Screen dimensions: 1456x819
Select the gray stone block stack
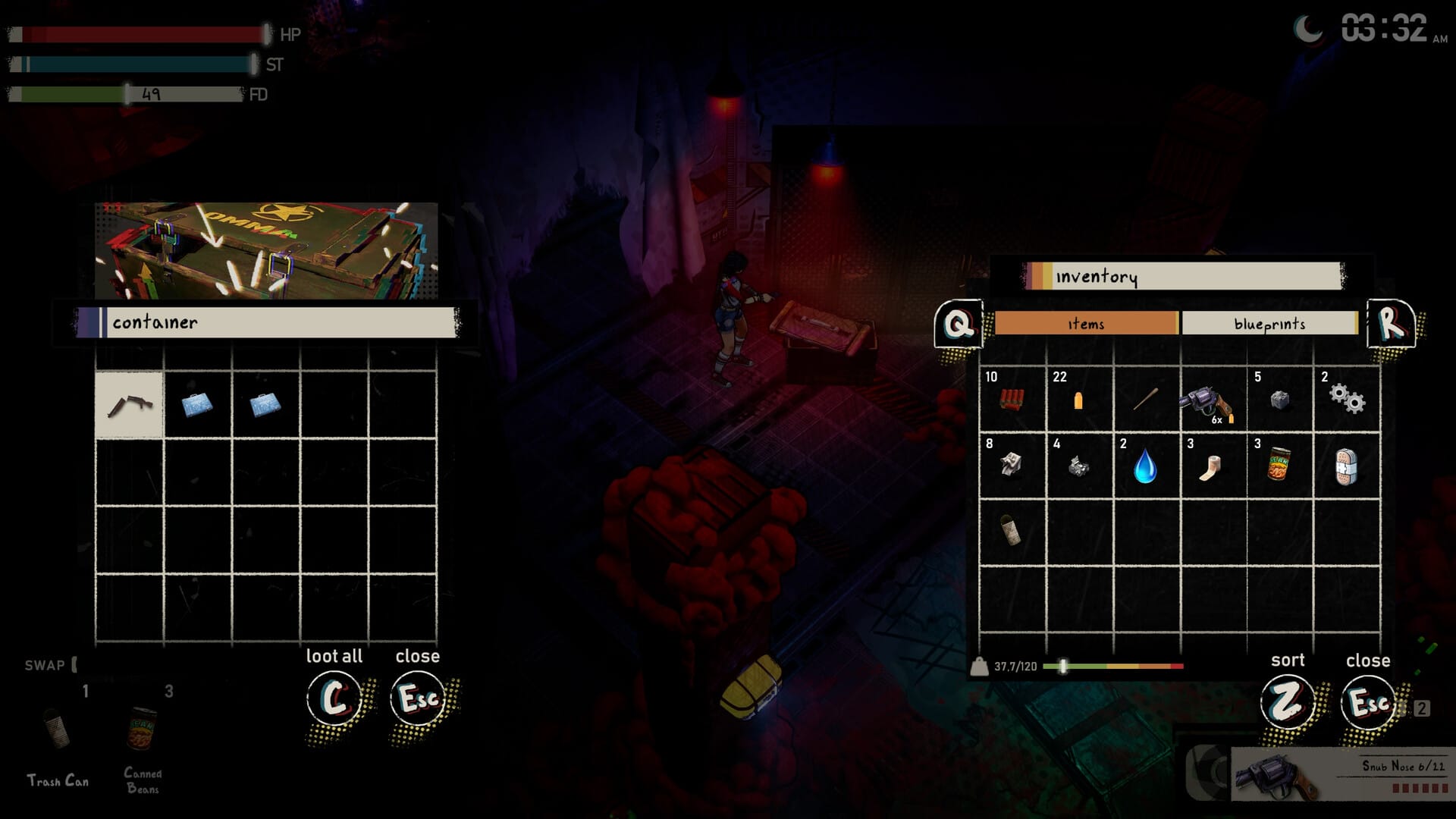pos(1279,399)
